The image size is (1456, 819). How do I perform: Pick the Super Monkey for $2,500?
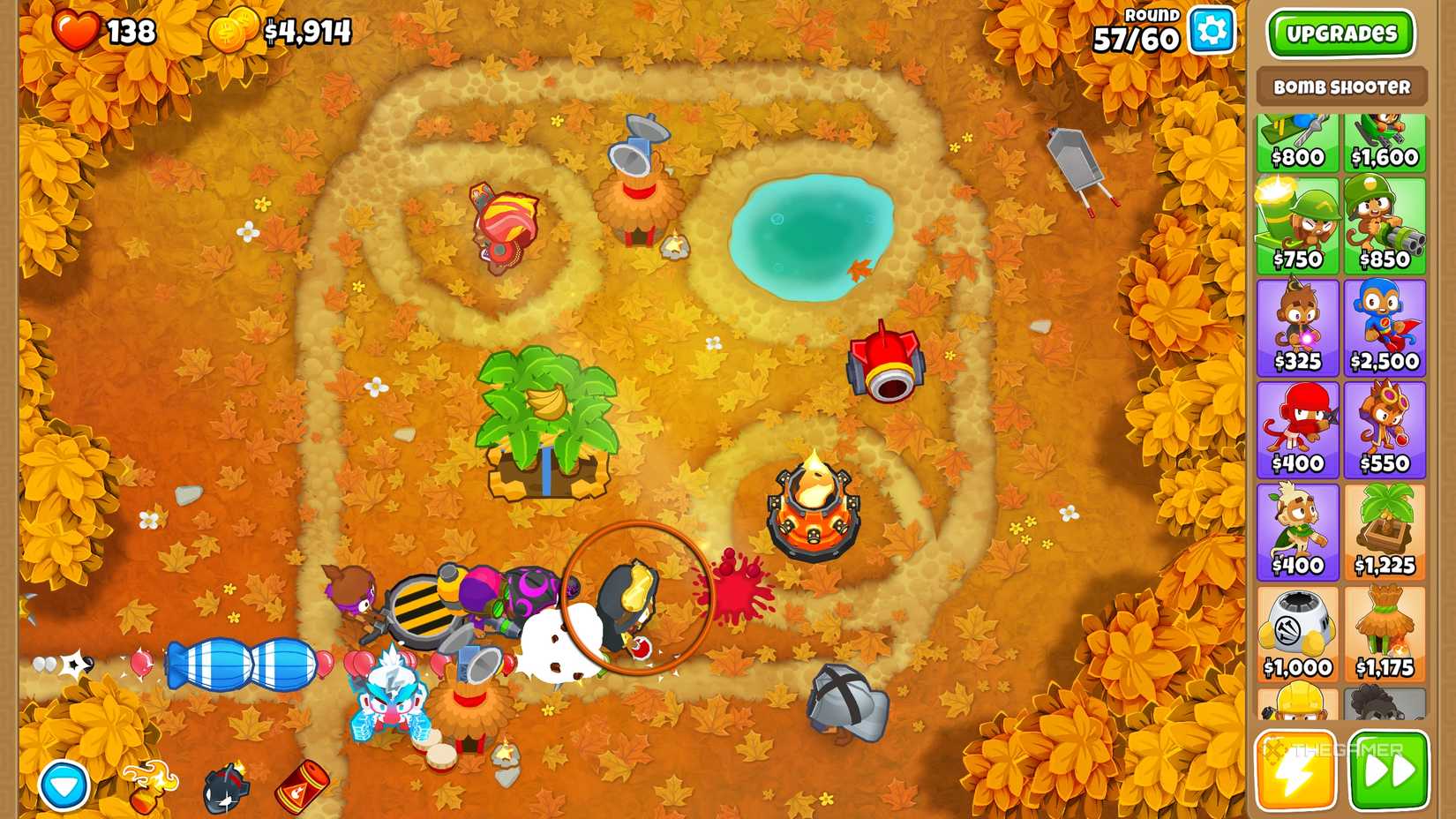pos(1387,327)
